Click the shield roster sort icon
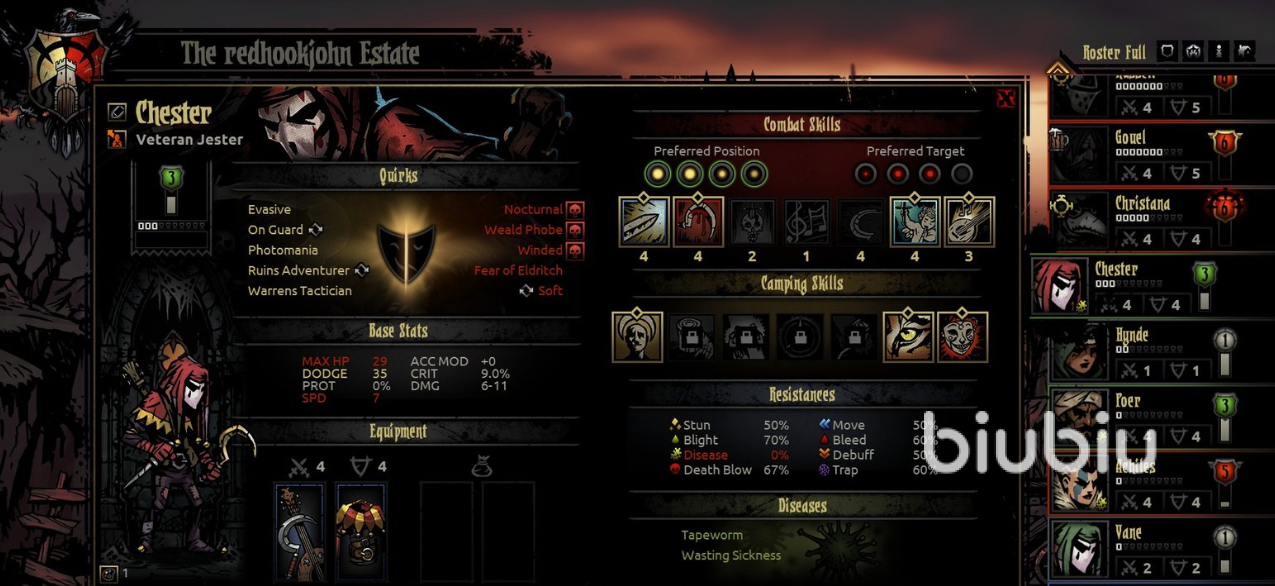Screen dimensions: 1275x586 click(x=1167, y=51)
